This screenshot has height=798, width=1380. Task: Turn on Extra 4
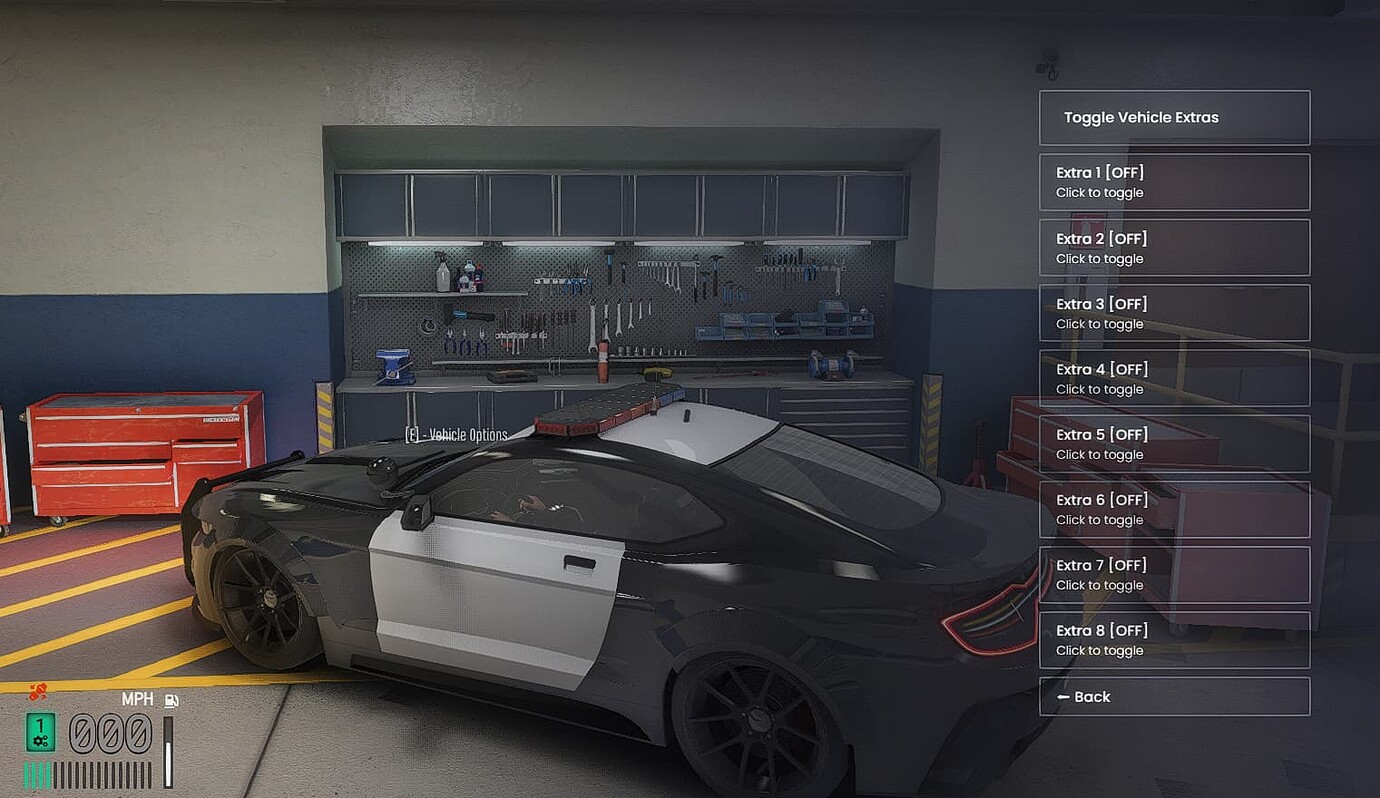coord(1174,378)
